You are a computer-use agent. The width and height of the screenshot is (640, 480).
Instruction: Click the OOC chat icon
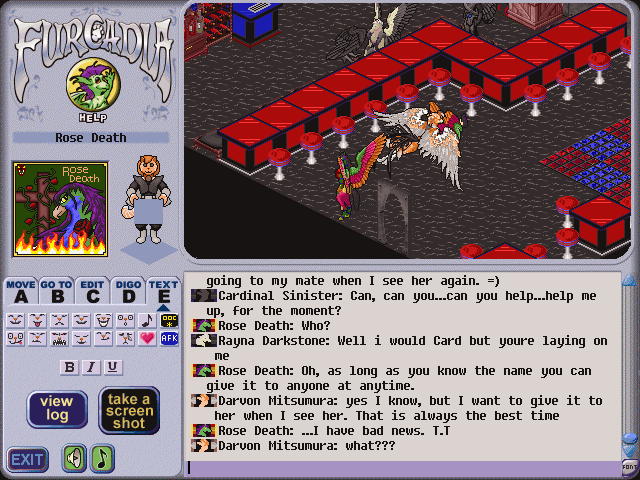click(169, 320)
